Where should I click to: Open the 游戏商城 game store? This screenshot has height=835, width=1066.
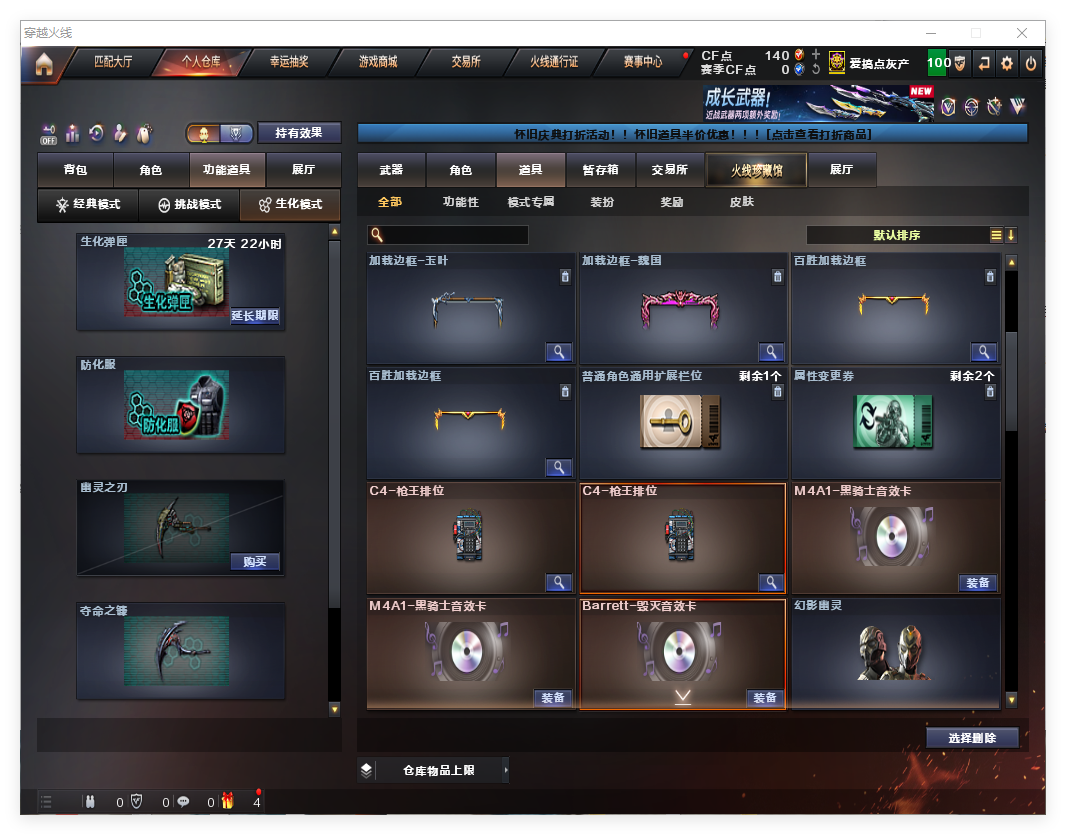pos(378,62)
